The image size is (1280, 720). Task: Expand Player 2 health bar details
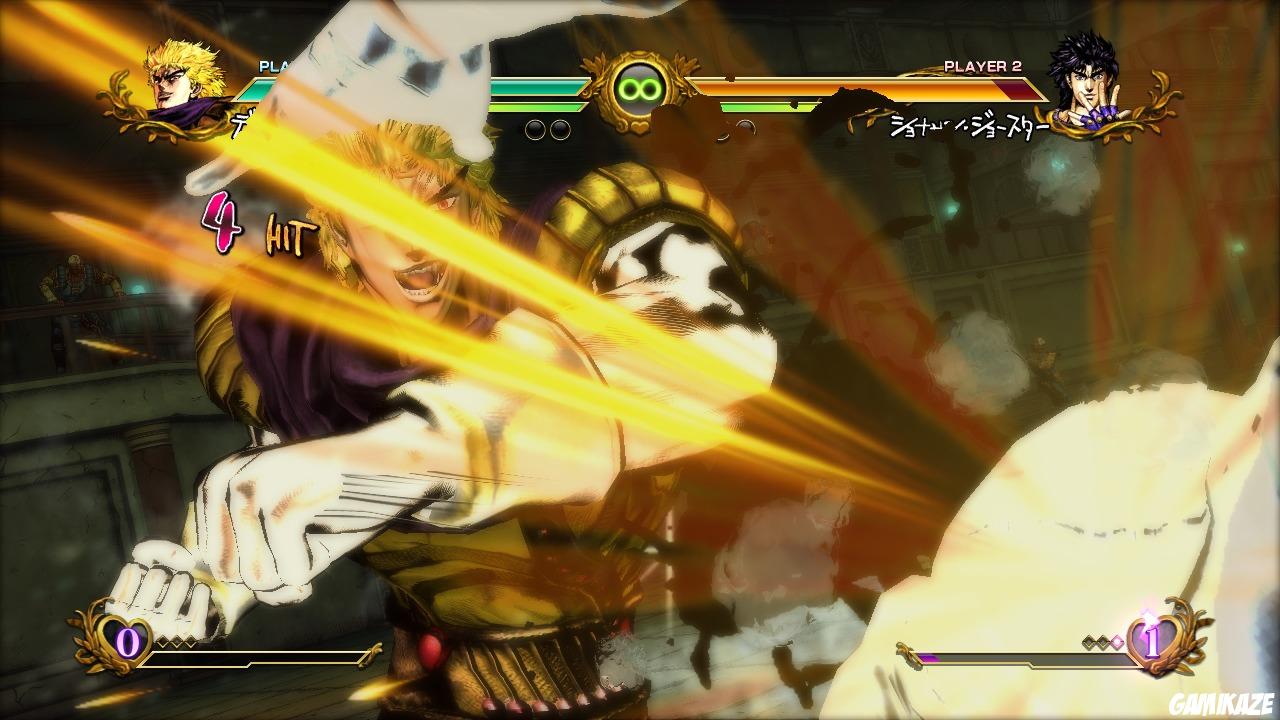(870, 88)
